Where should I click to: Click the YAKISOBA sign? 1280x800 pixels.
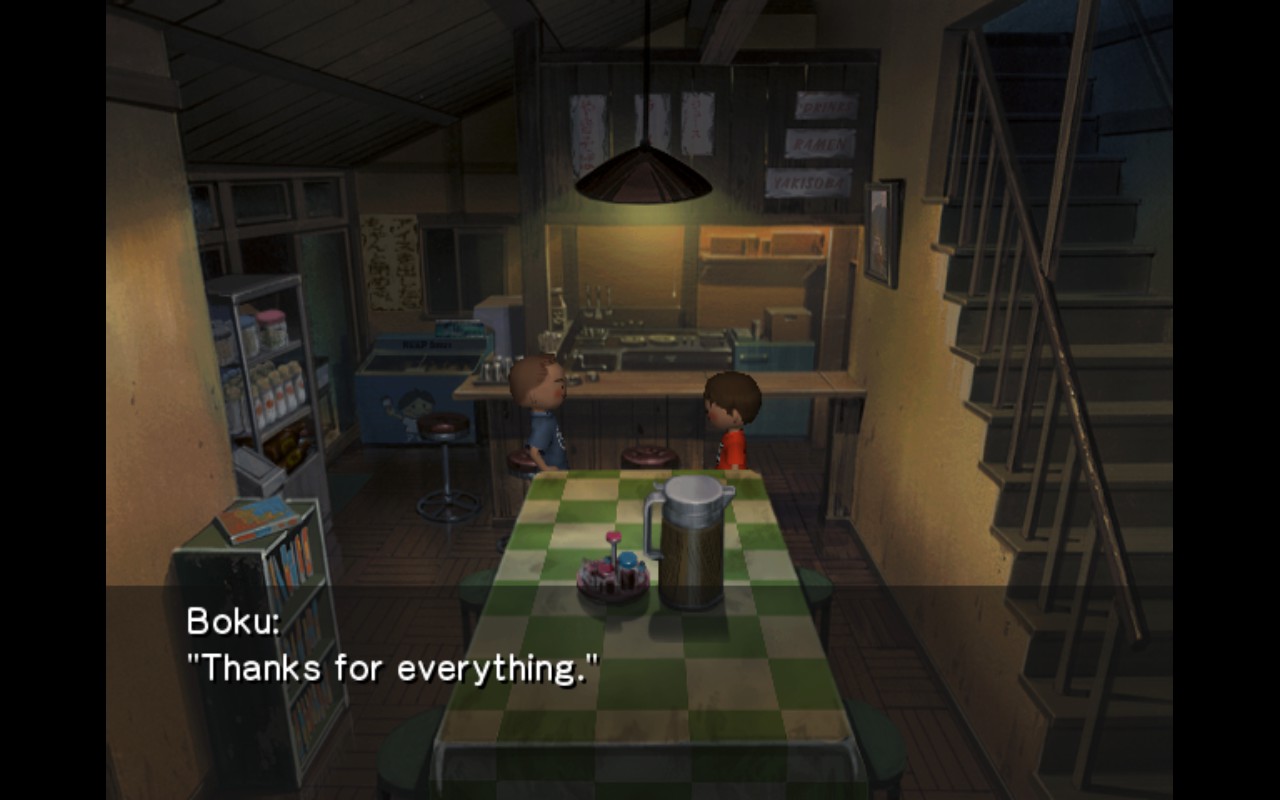coord(810,183)
